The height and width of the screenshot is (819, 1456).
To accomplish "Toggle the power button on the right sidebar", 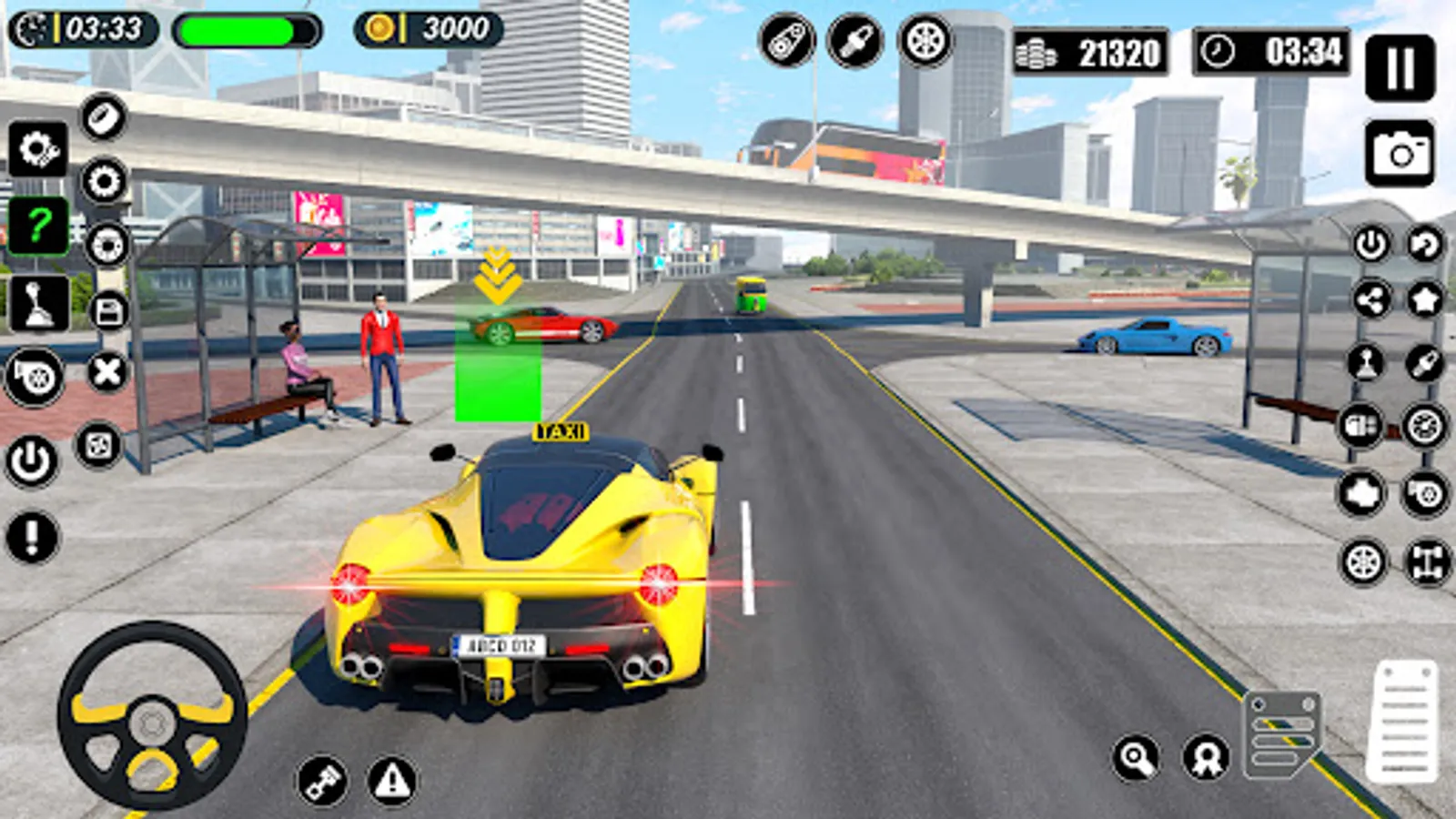I will tap(1370, 245).
